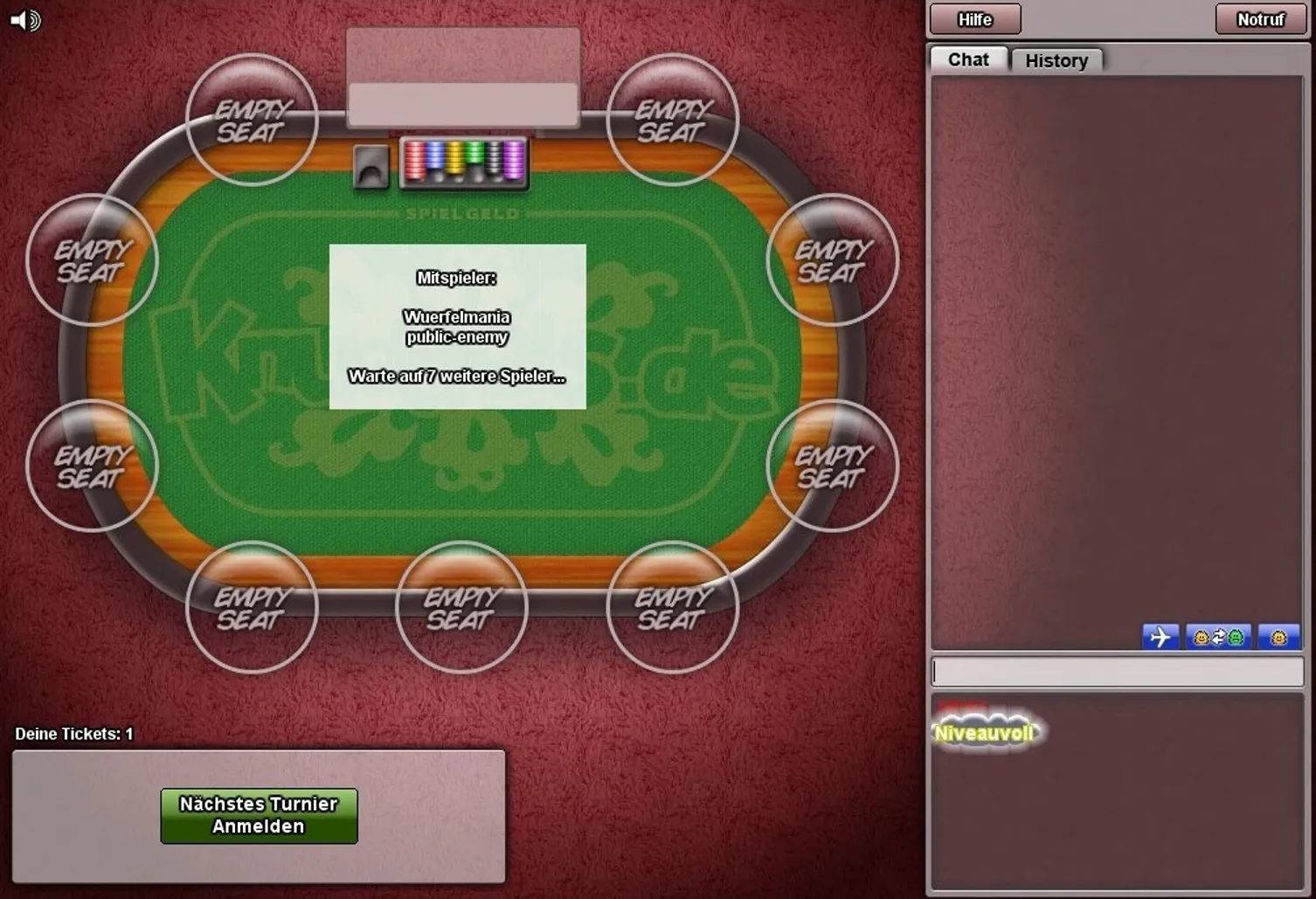Click the card deck on the table
1316x899 pixels.
tap(371, 166)
